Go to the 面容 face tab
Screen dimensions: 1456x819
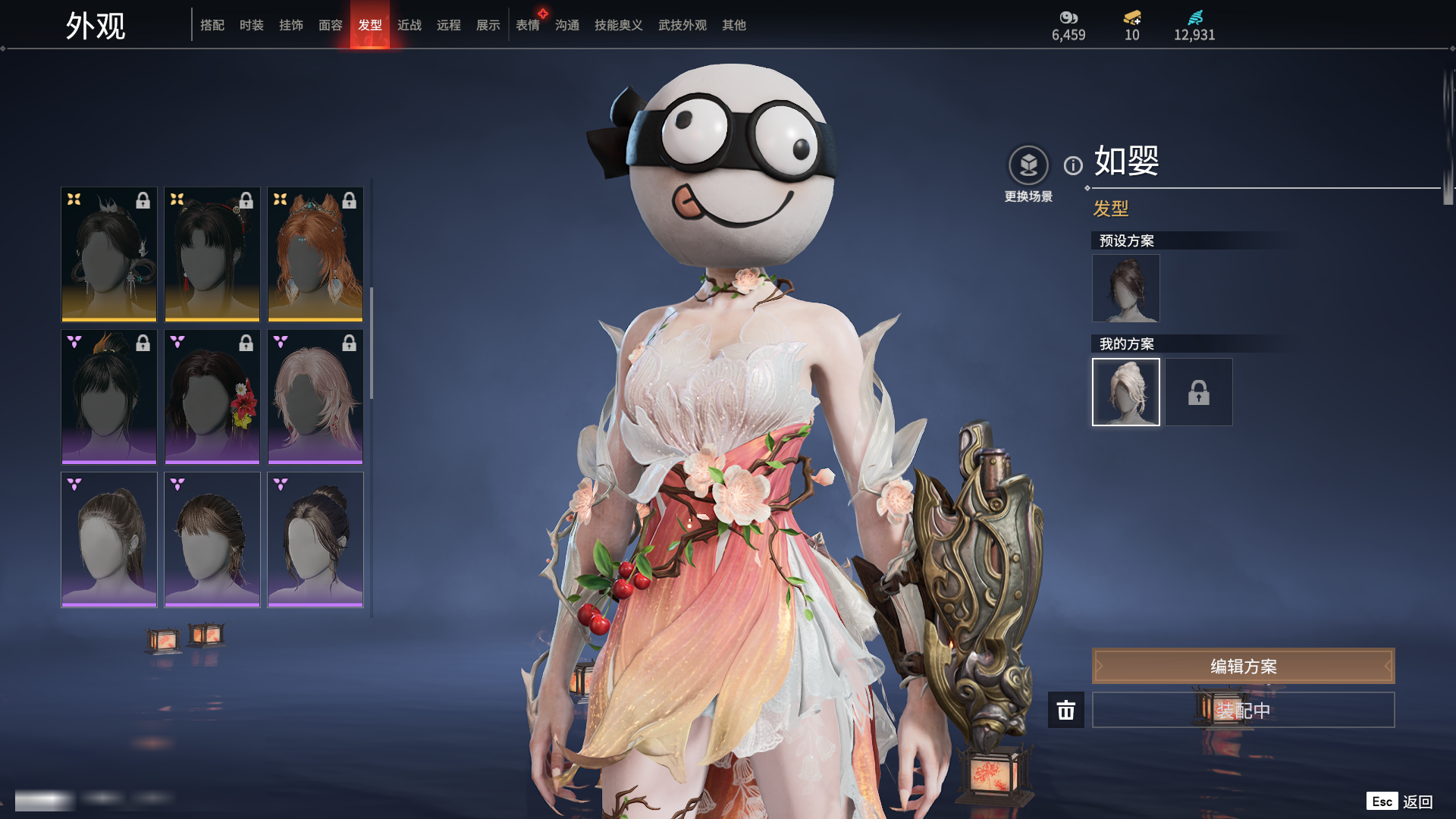click(331, 25)
